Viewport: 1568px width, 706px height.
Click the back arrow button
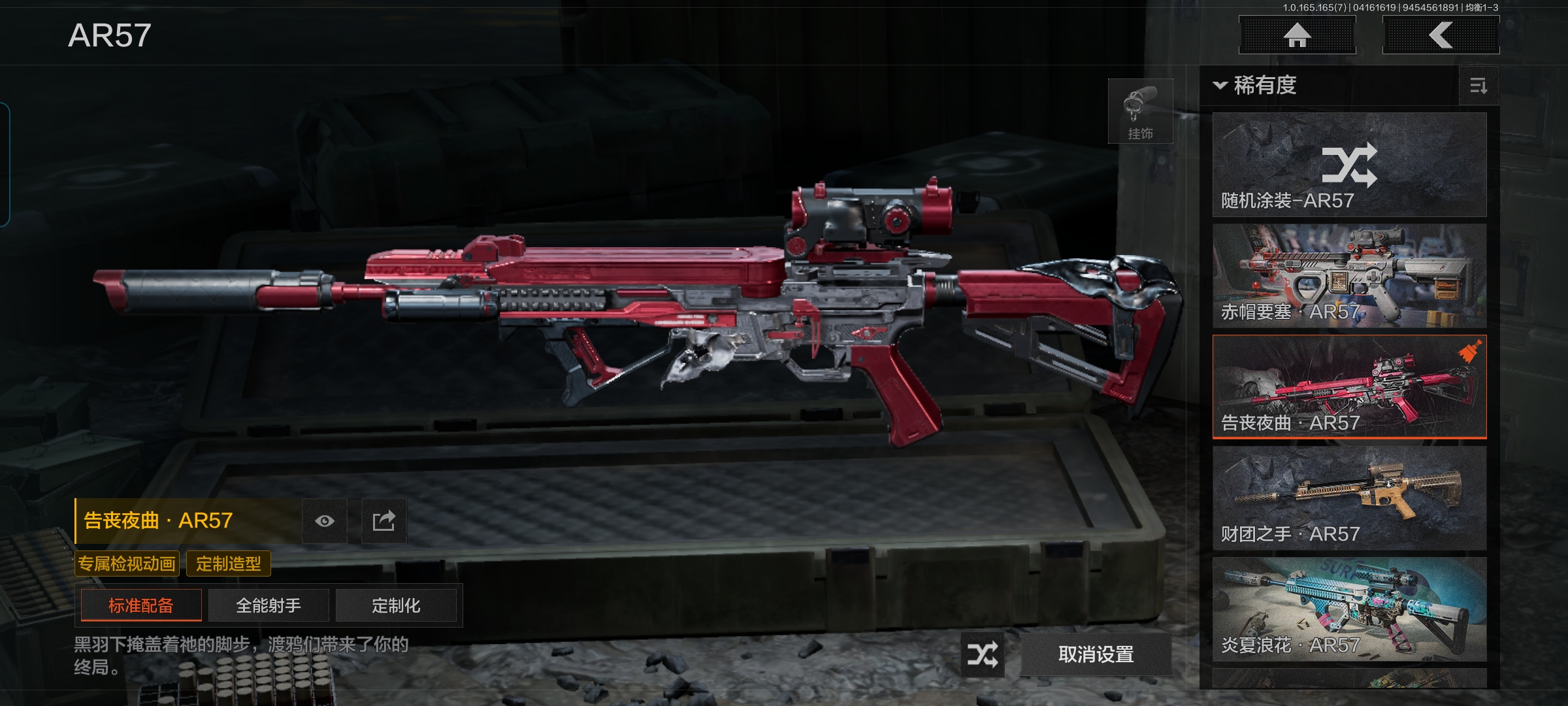[x=1441, y=35]
